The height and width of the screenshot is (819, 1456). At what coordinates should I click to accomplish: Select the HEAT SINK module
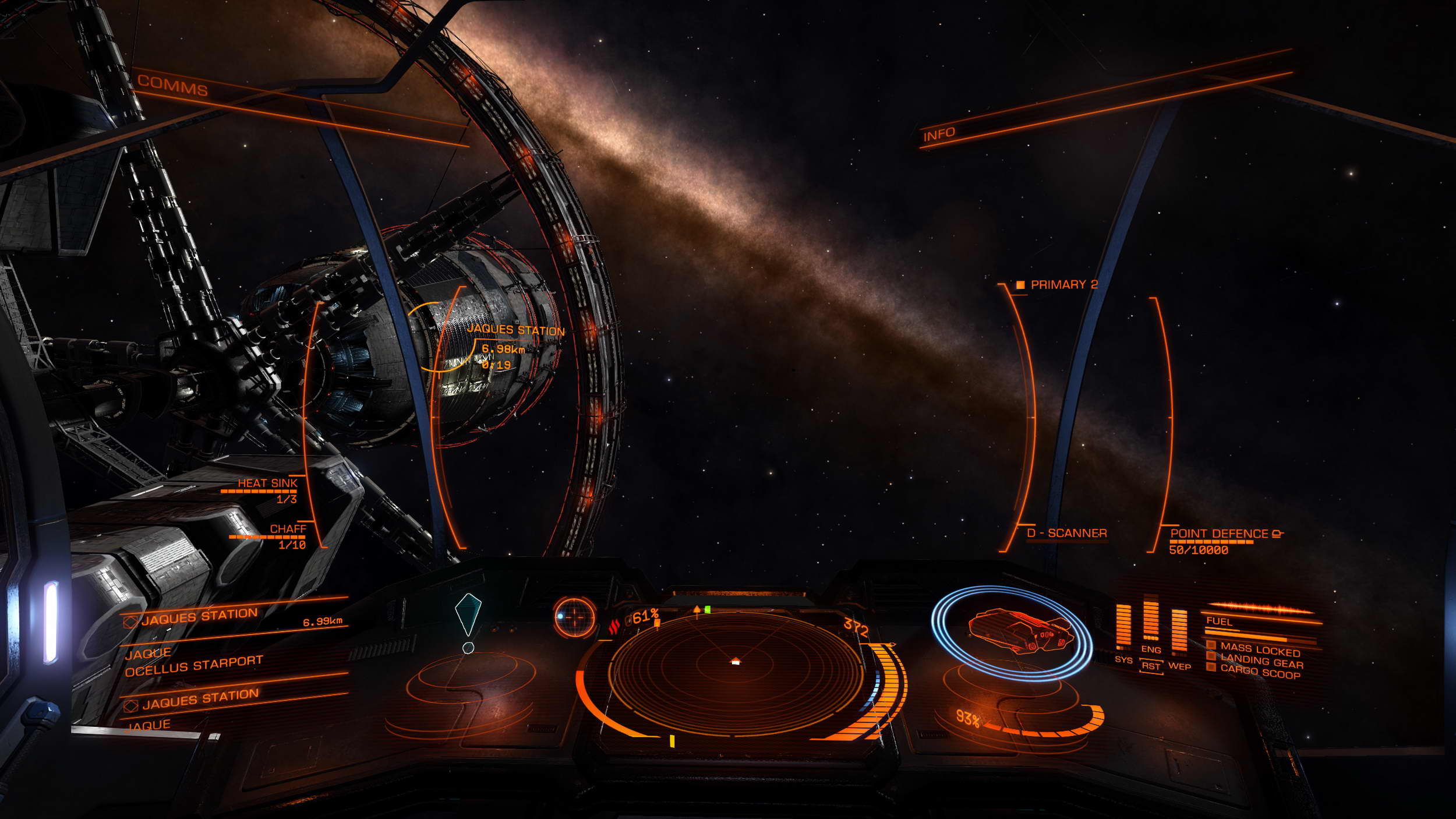[267, 483]
